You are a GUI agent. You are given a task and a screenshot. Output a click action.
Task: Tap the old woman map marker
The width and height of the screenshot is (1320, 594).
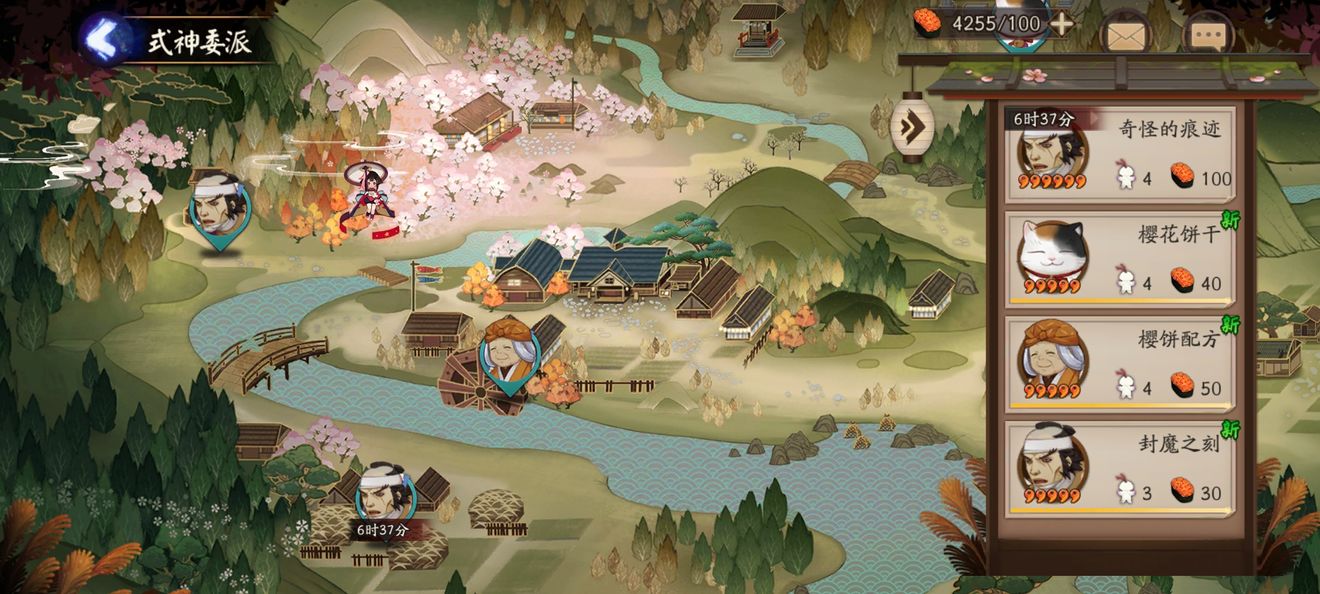click(x=510, y=353)
